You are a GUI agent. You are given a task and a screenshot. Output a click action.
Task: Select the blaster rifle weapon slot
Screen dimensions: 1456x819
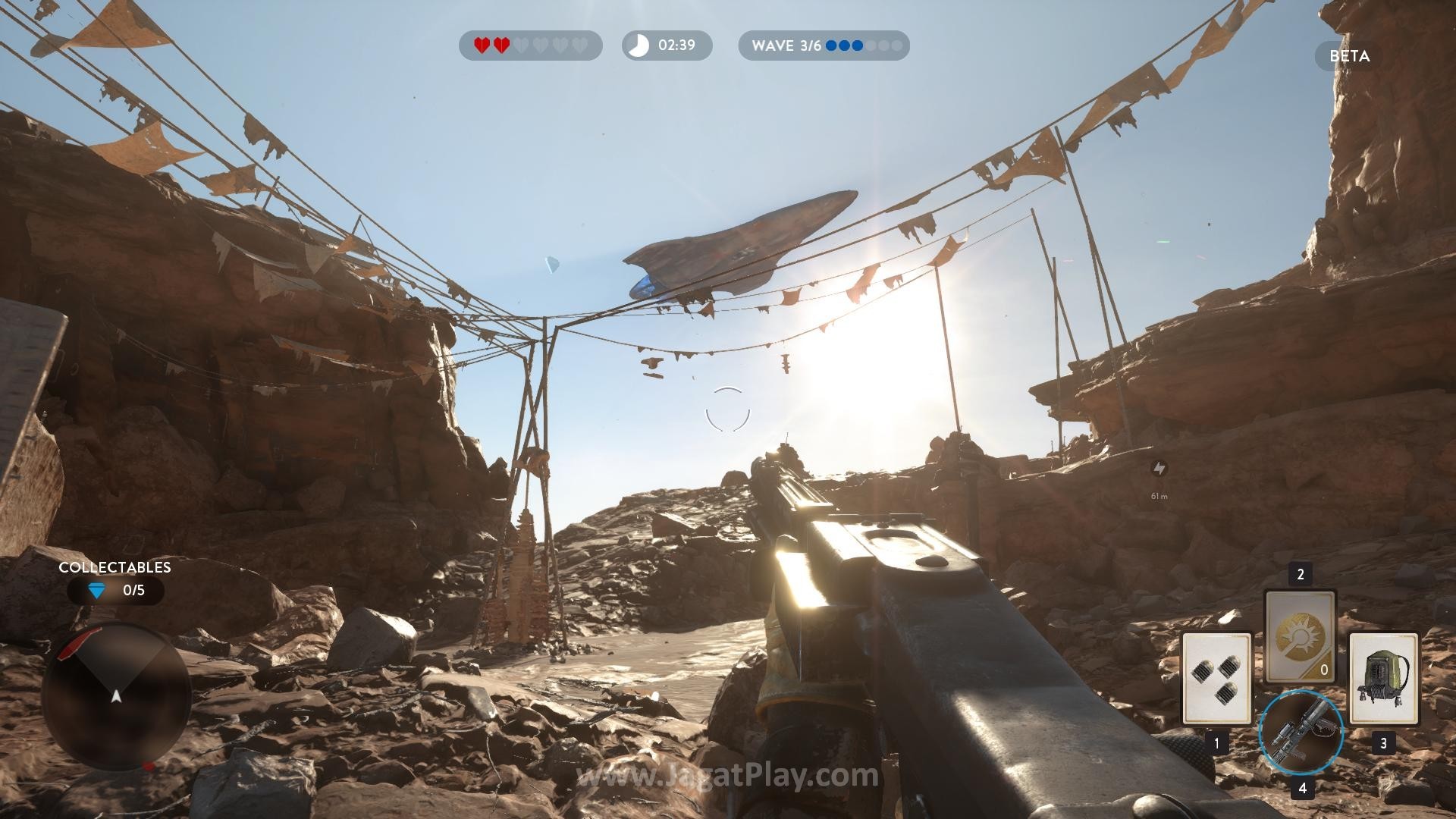1301,733
